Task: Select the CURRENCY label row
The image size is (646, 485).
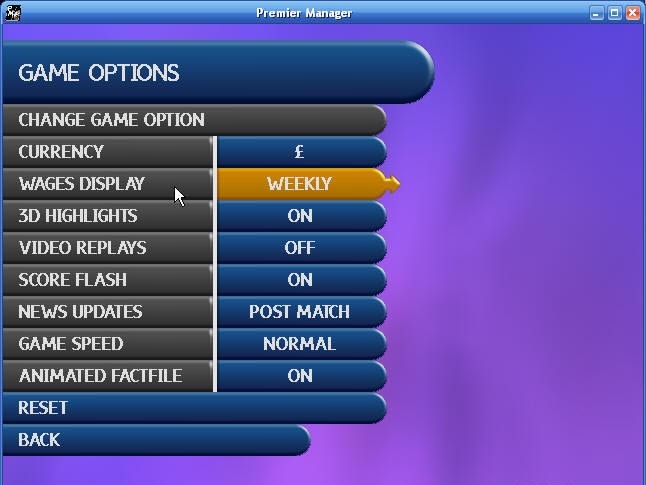Action: [110, 152]
